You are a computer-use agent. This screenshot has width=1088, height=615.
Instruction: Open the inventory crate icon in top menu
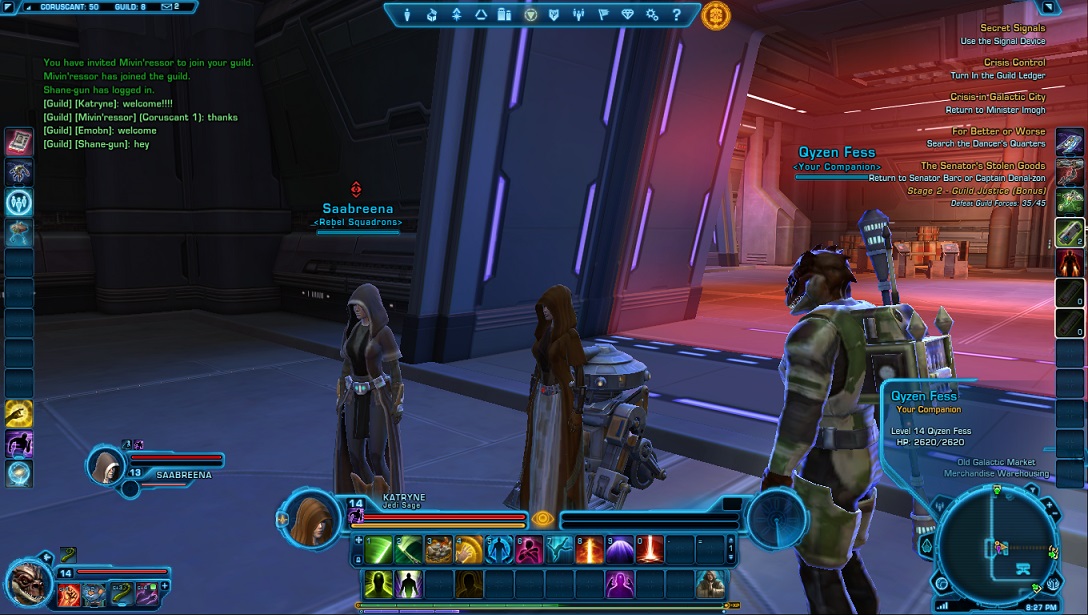[x=432, y=15]
